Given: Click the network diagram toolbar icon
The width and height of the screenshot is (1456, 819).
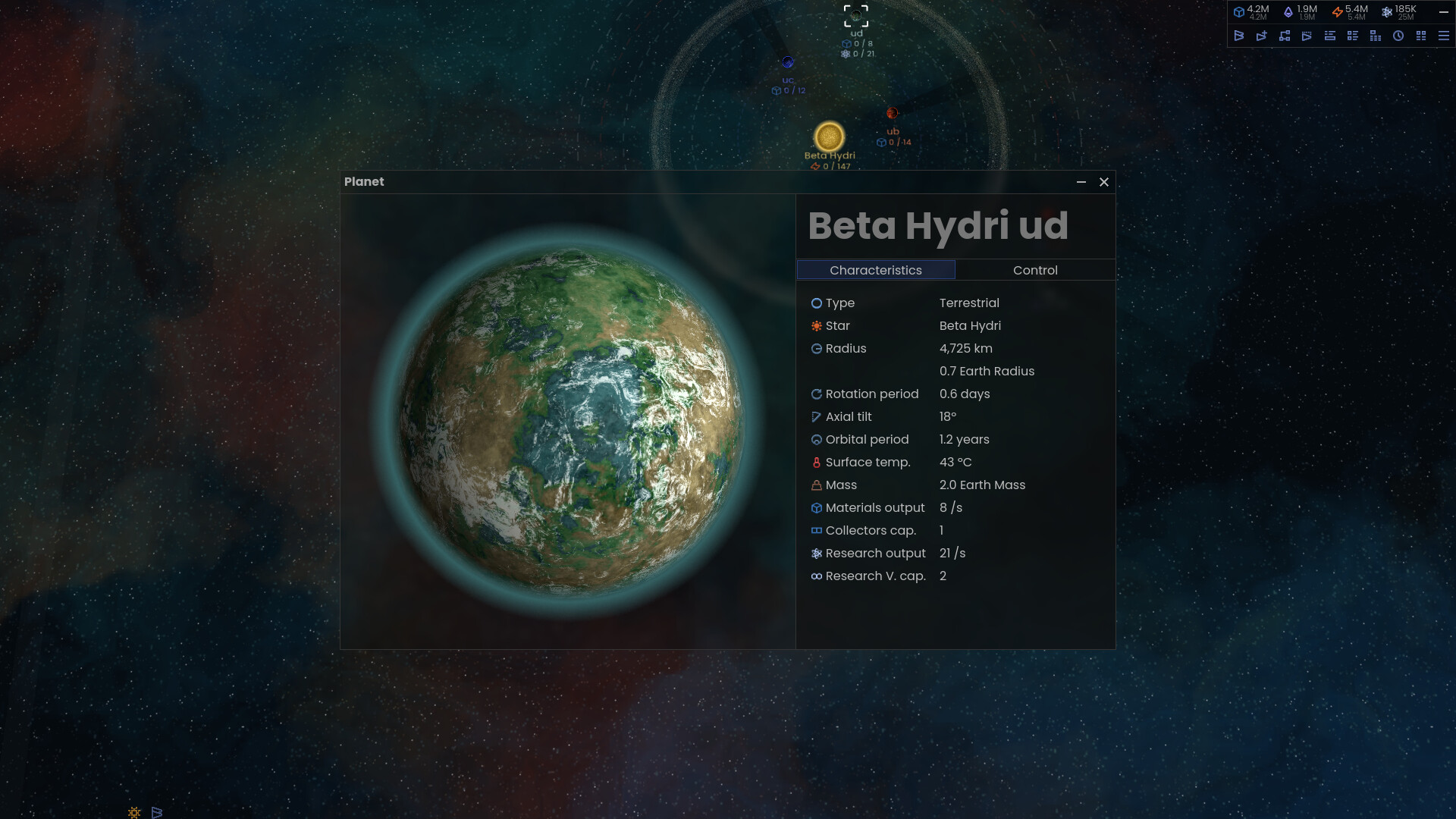Looking at the screenshot, I should (1285, 36).
